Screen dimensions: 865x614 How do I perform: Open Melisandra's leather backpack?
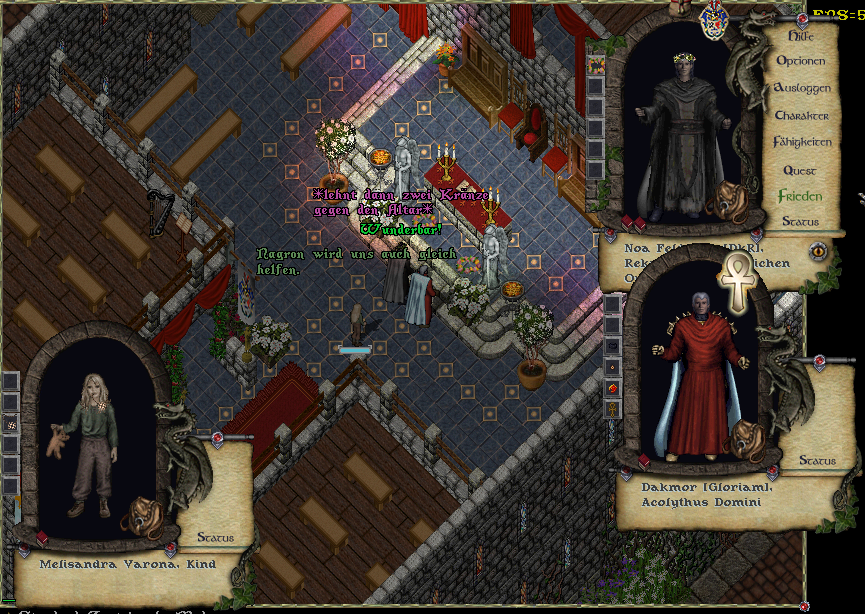[141, 516]
